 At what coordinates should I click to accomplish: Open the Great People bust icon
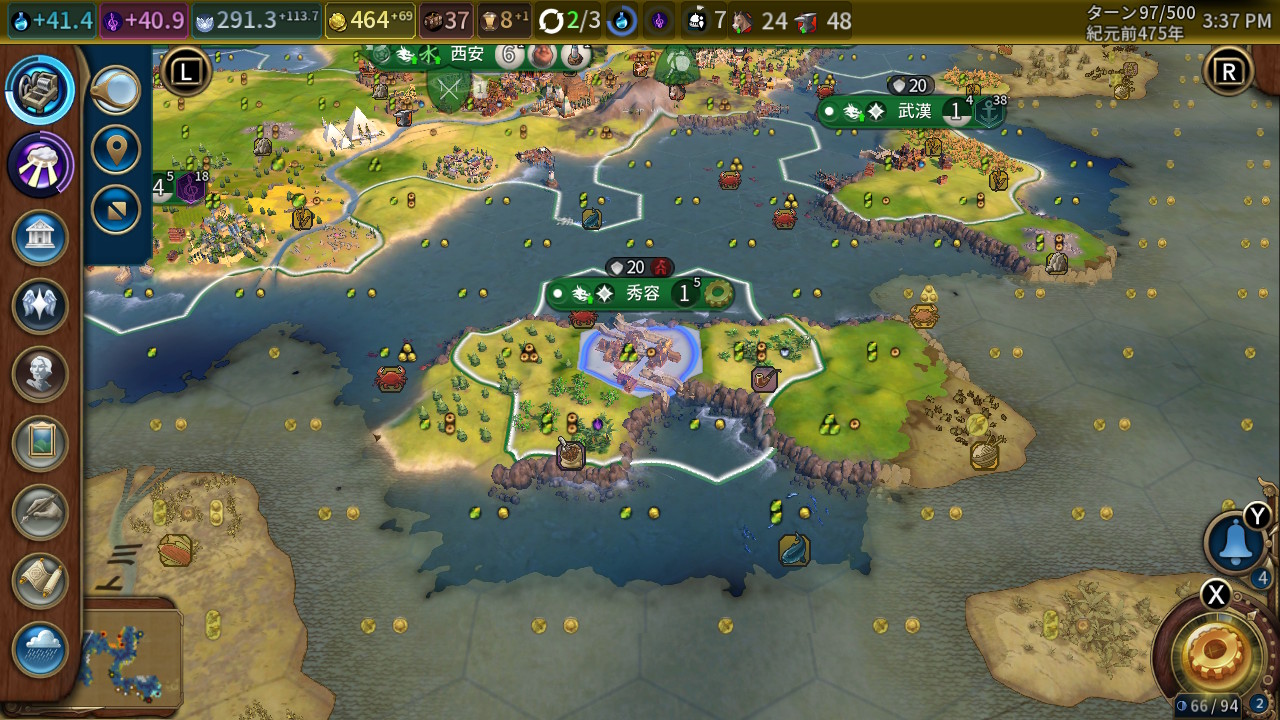40,374
